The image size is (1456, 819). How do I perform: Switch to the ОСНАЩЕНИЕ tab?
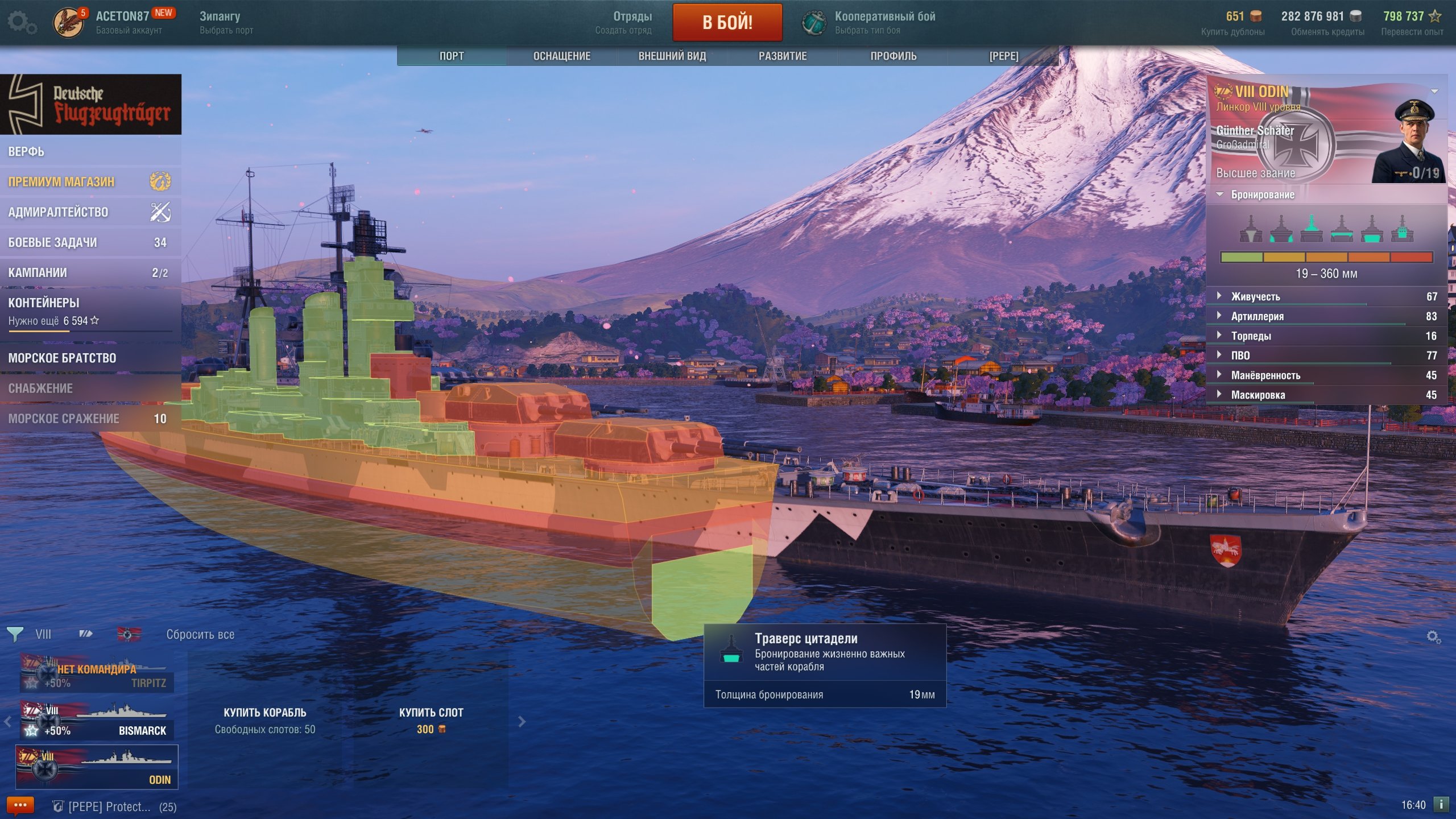coord(561,56)
